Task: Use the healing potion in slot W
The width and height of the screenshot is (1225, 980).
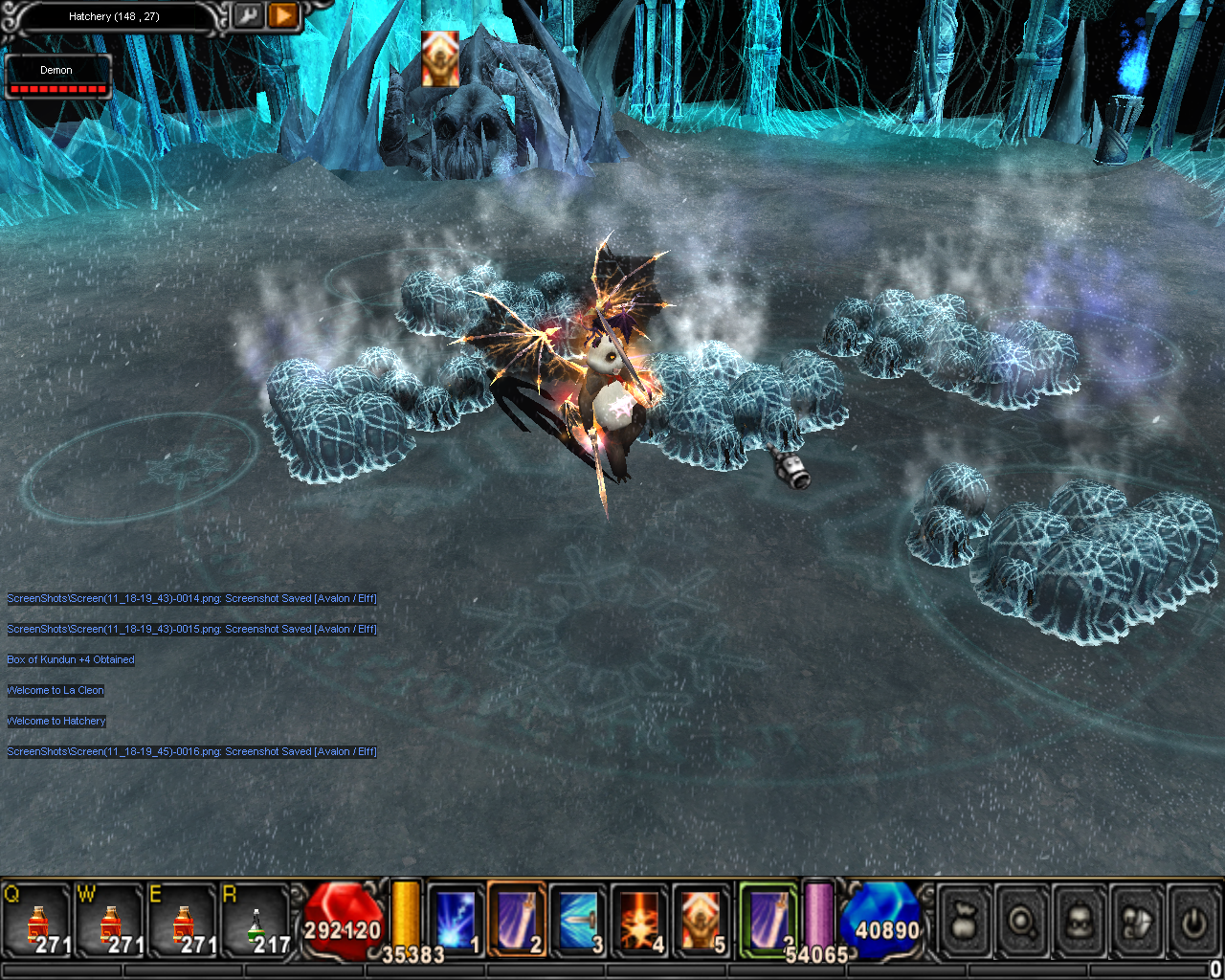Action: pos(110,923)
